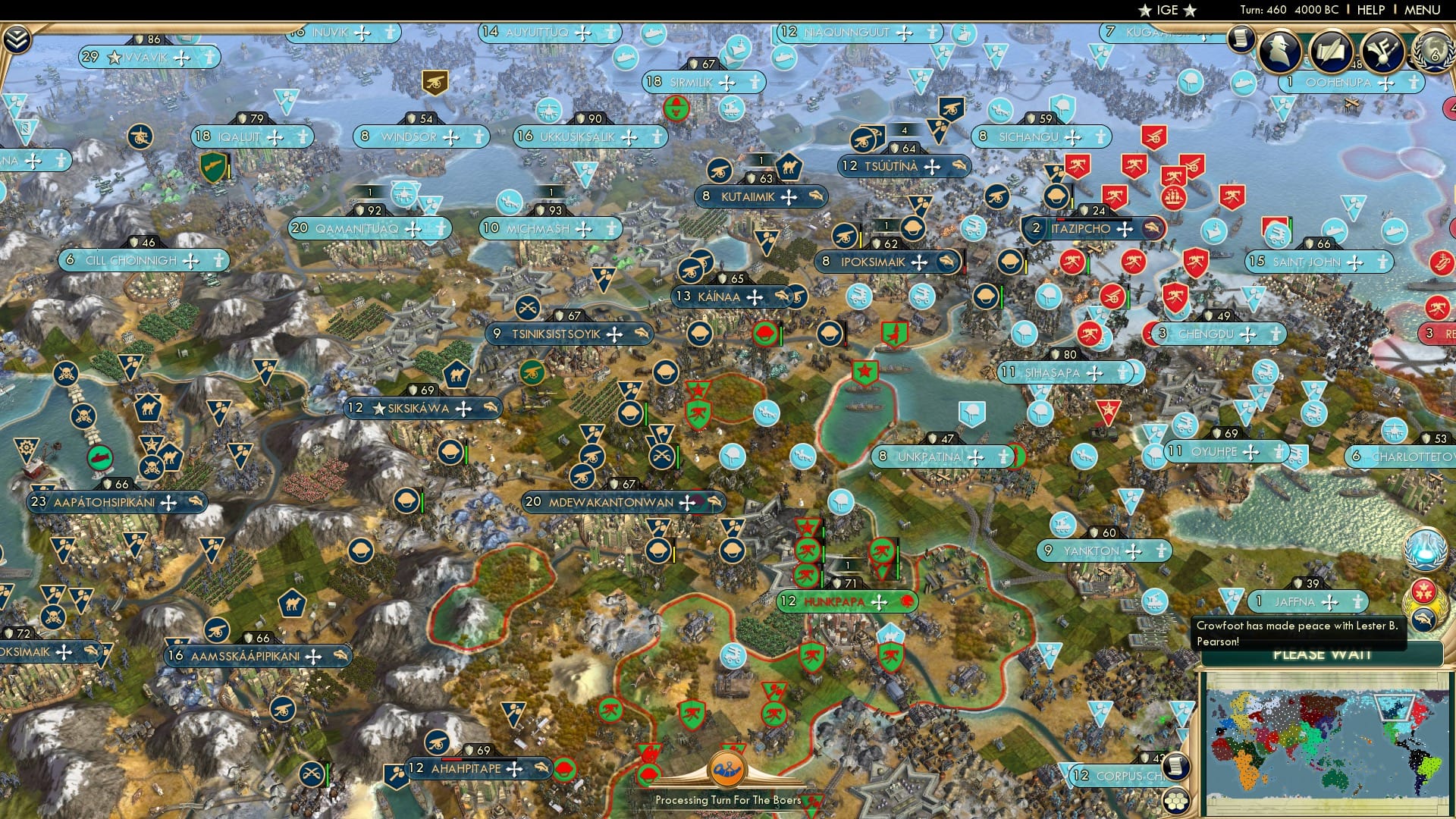This screenshot has width=1456, height=819.
Task: Toggle the hexagon grid overlay at bottom right
Action: pyautogui.click(x=1177, y=802)
